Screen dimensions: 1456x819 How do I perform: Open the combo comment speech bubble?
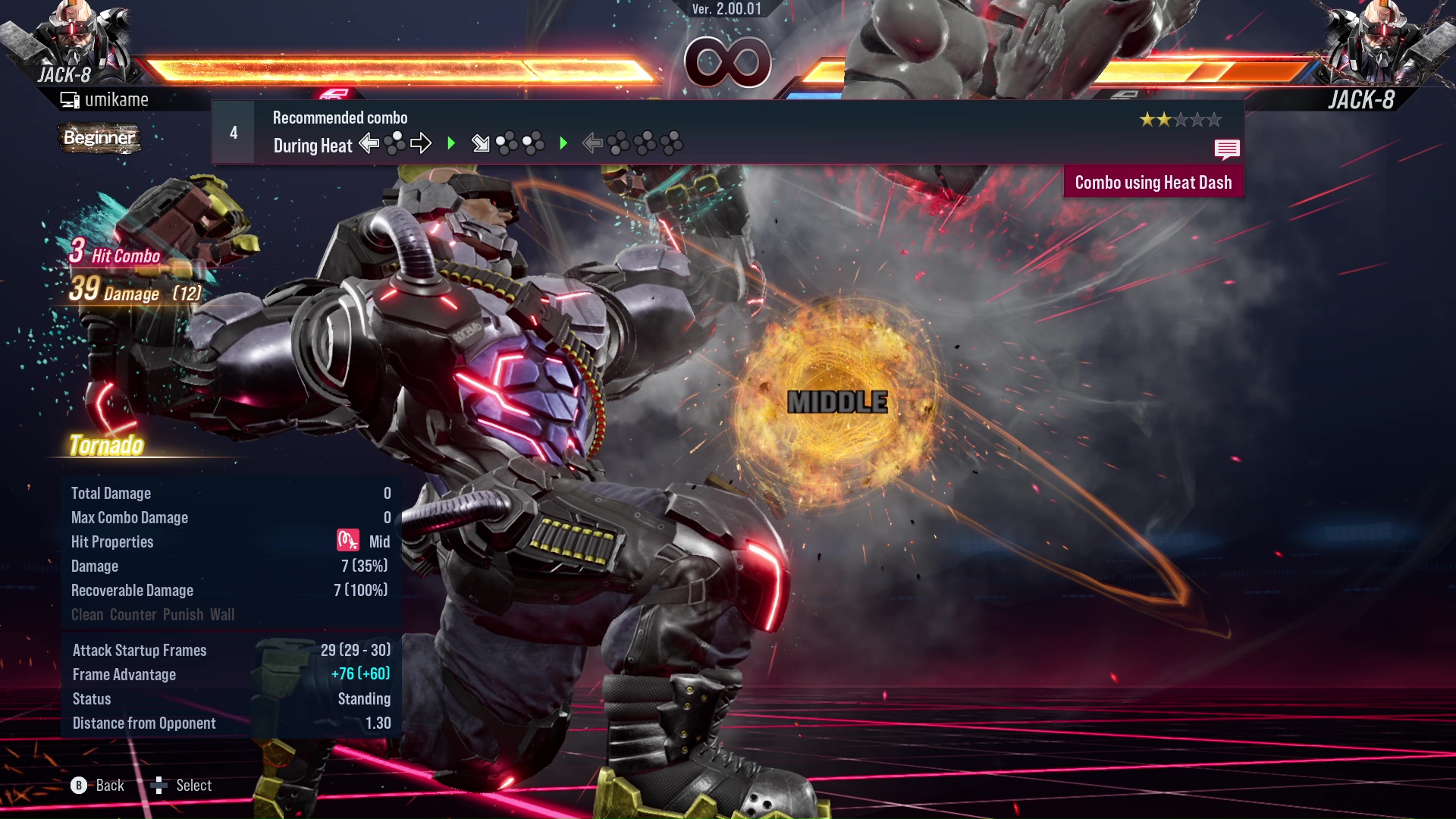tap(1226, 149)
